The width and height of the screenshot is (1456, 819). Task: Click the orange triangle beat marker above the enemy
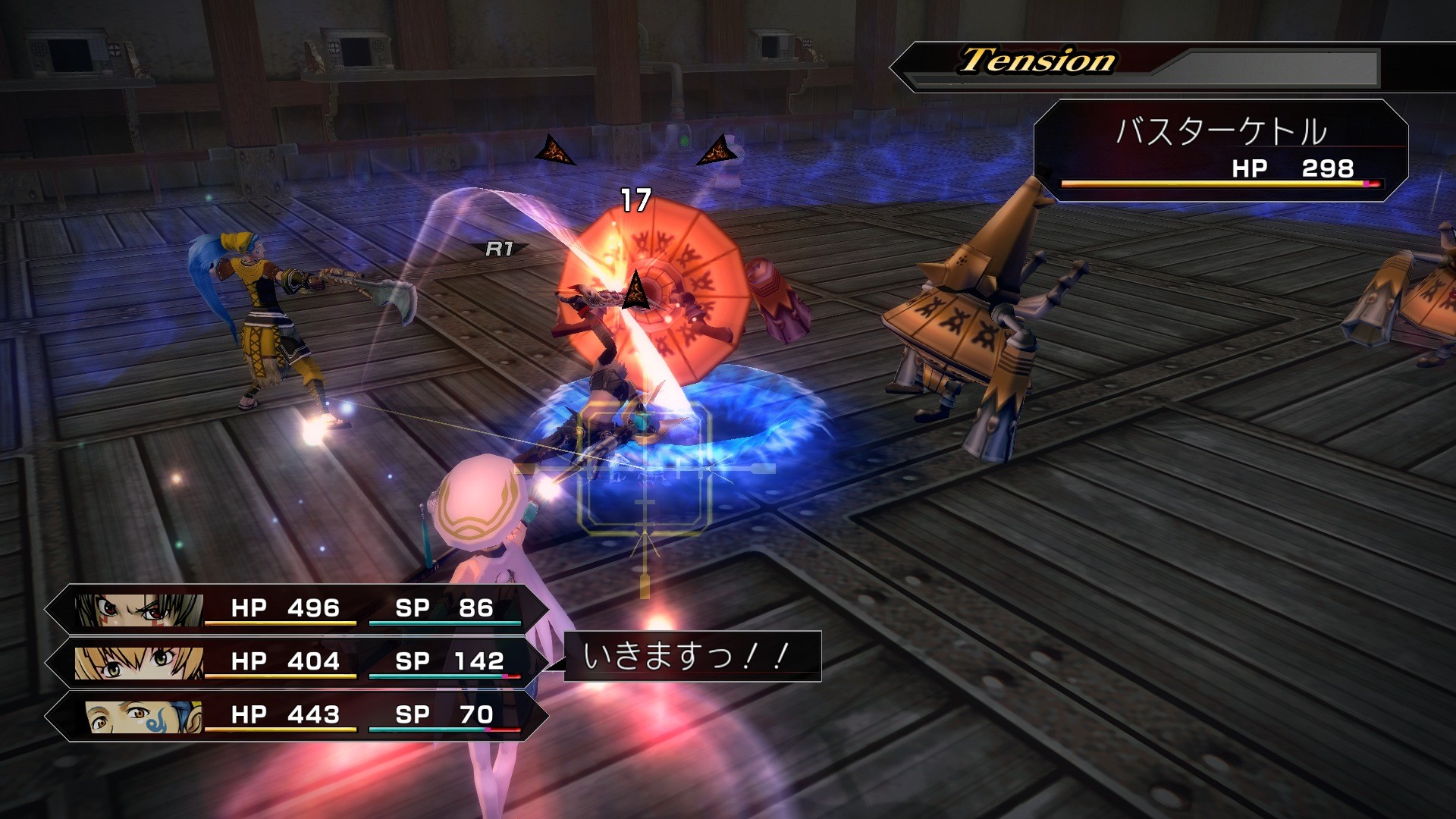click(x=556, y=149)
